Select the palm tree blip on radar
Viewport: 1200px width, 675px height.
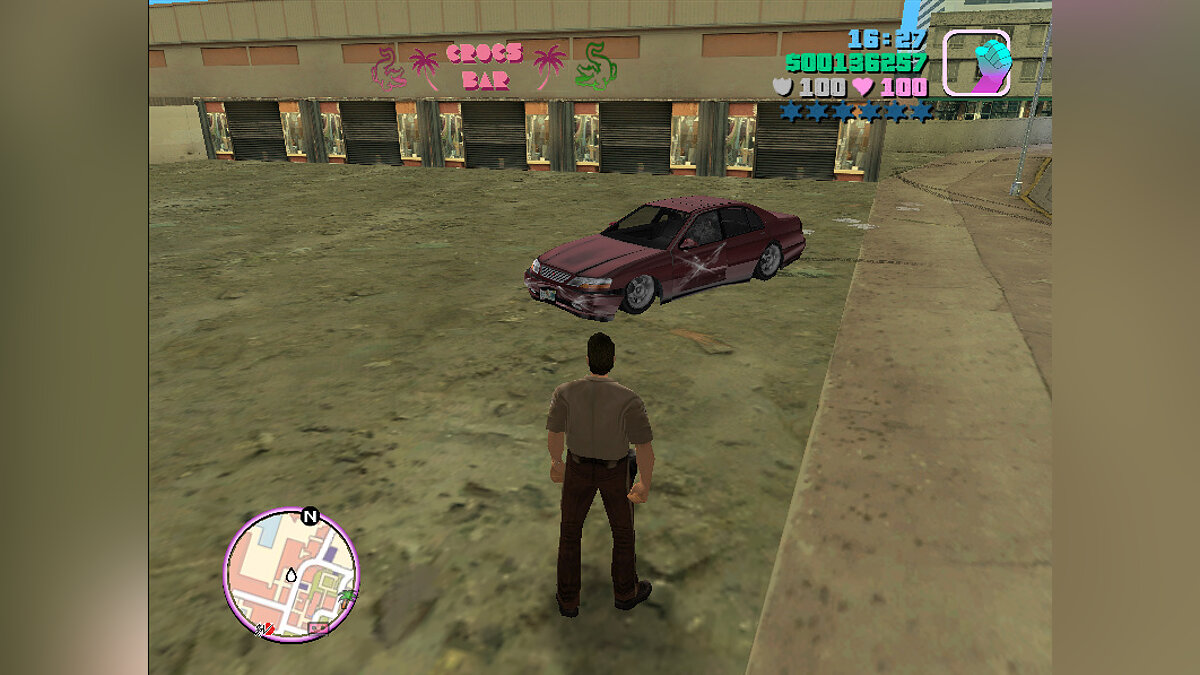click(x=347, y=597)
